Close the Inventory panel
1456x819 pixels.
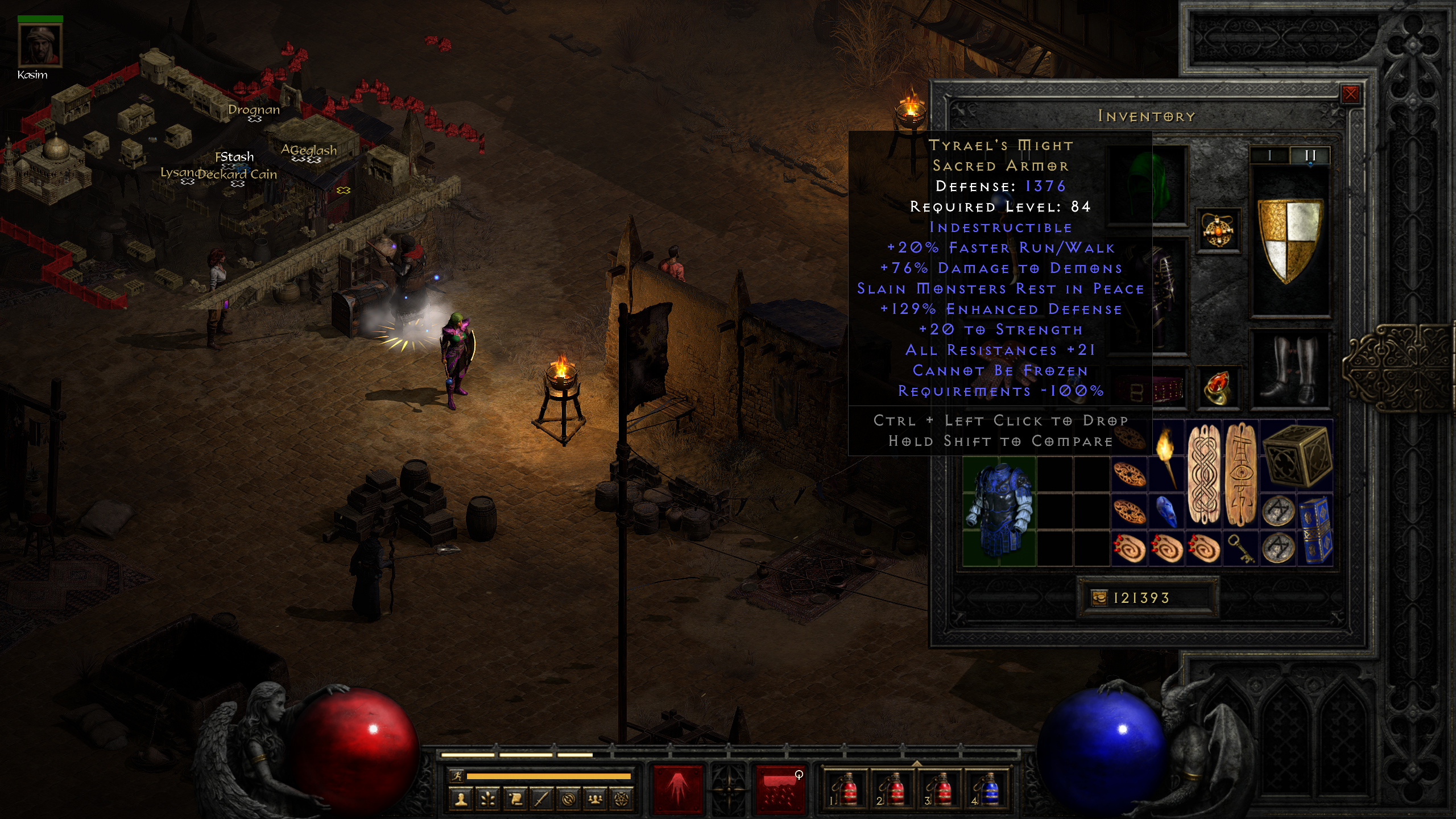1350,94
